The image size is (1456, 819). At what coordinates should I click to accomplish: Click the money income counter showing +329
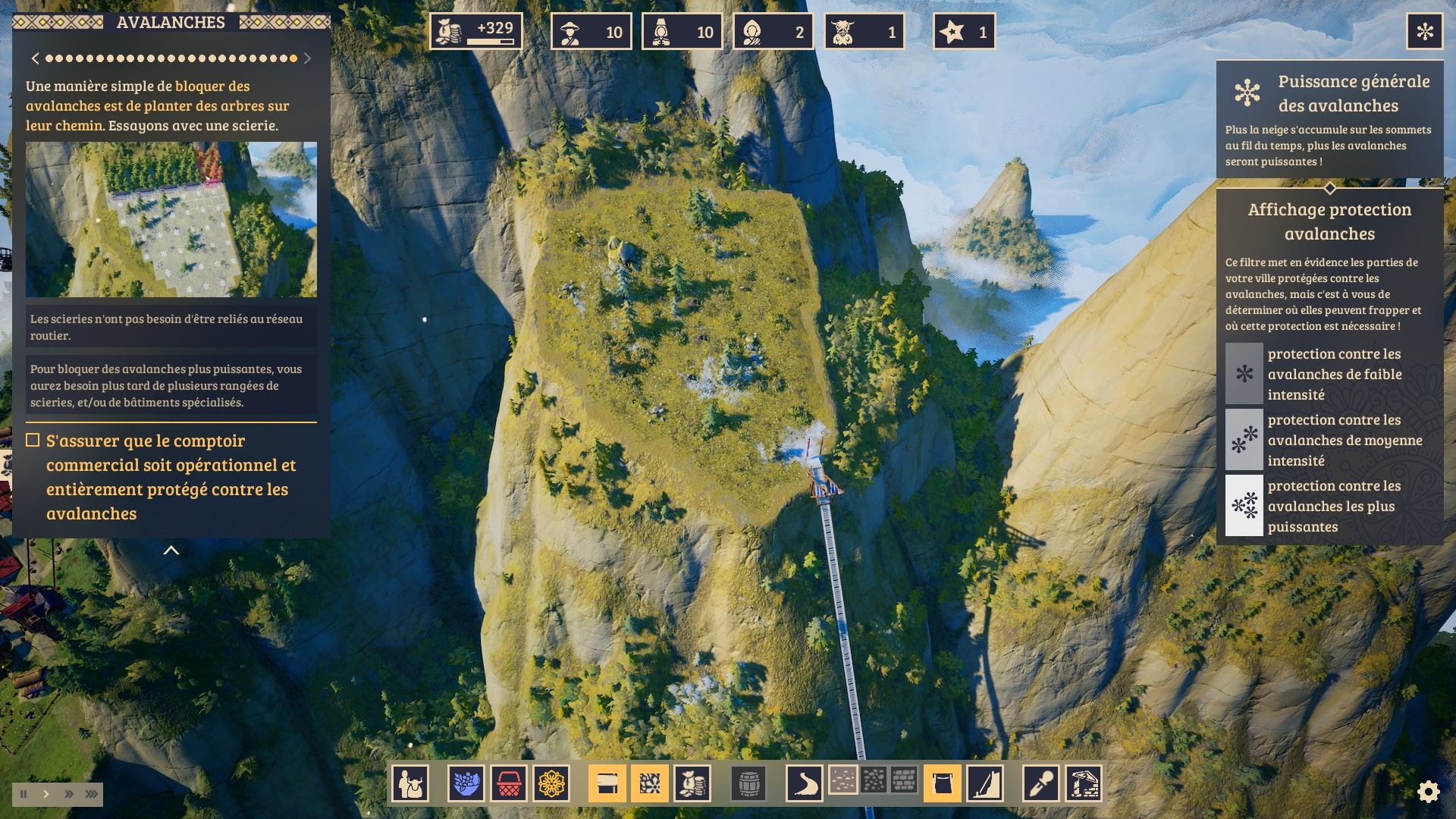pos(476,32)
